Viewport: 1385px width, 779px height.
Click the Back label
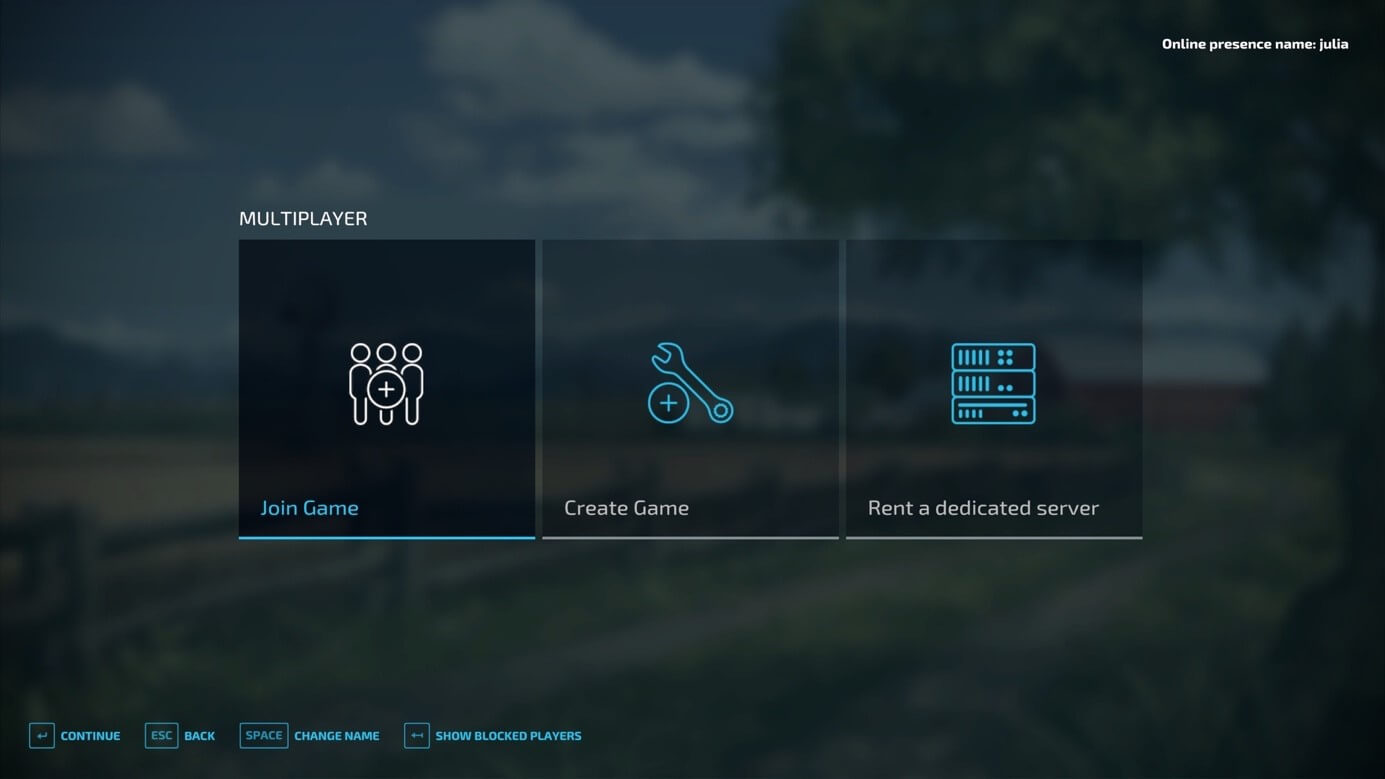pos(199,736)
